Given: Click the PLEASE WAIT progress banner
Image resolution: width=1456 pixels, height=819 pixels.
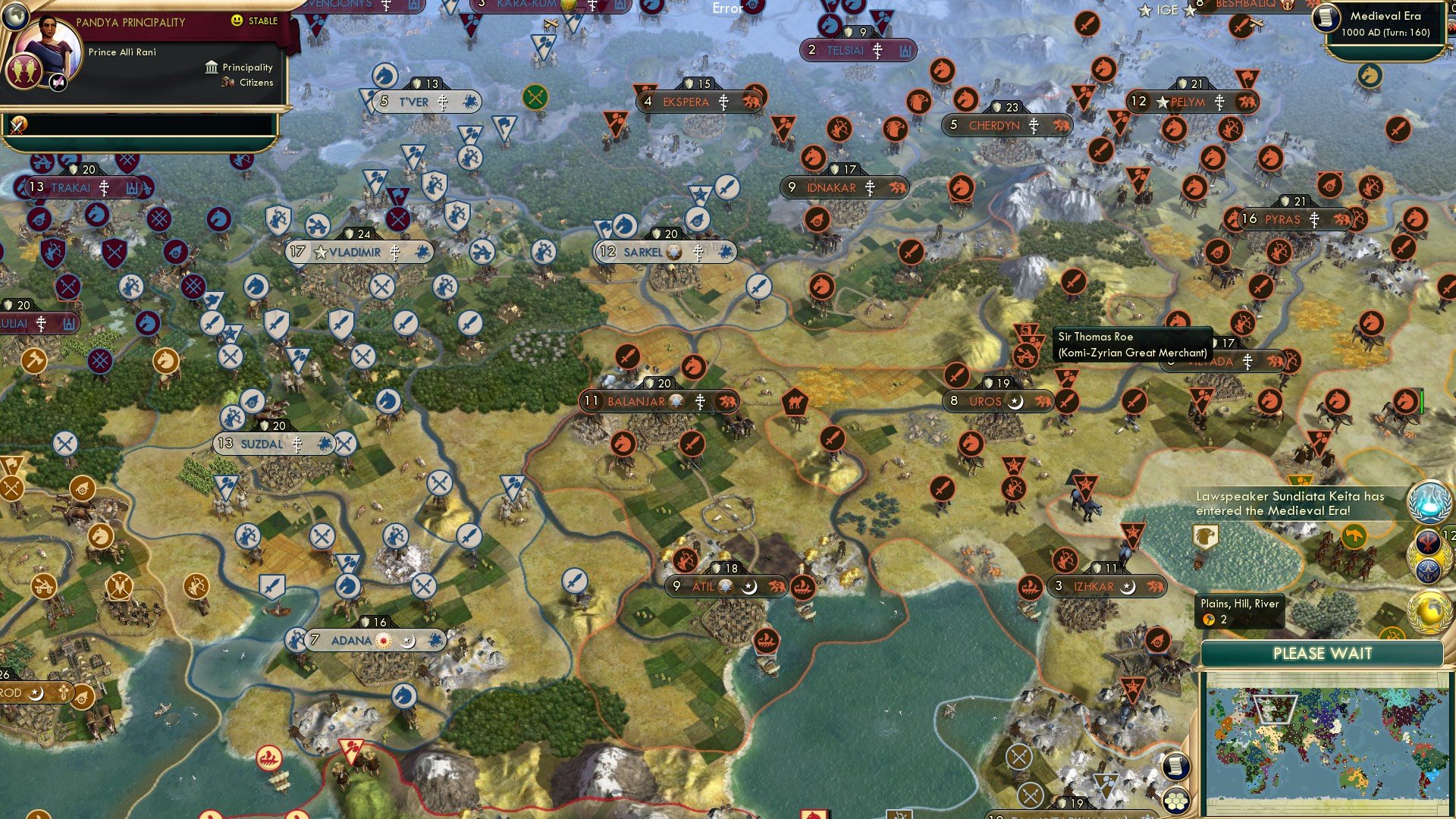Looking at the screenshot, I should (1323, 652).
